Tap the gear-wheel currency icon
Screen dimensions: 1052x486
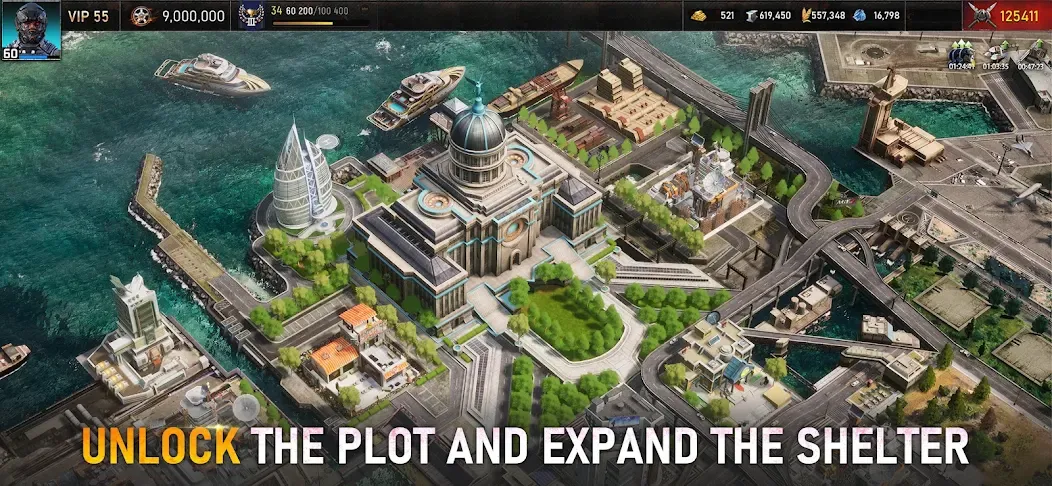pyautogui.click(x=144, y=16)
